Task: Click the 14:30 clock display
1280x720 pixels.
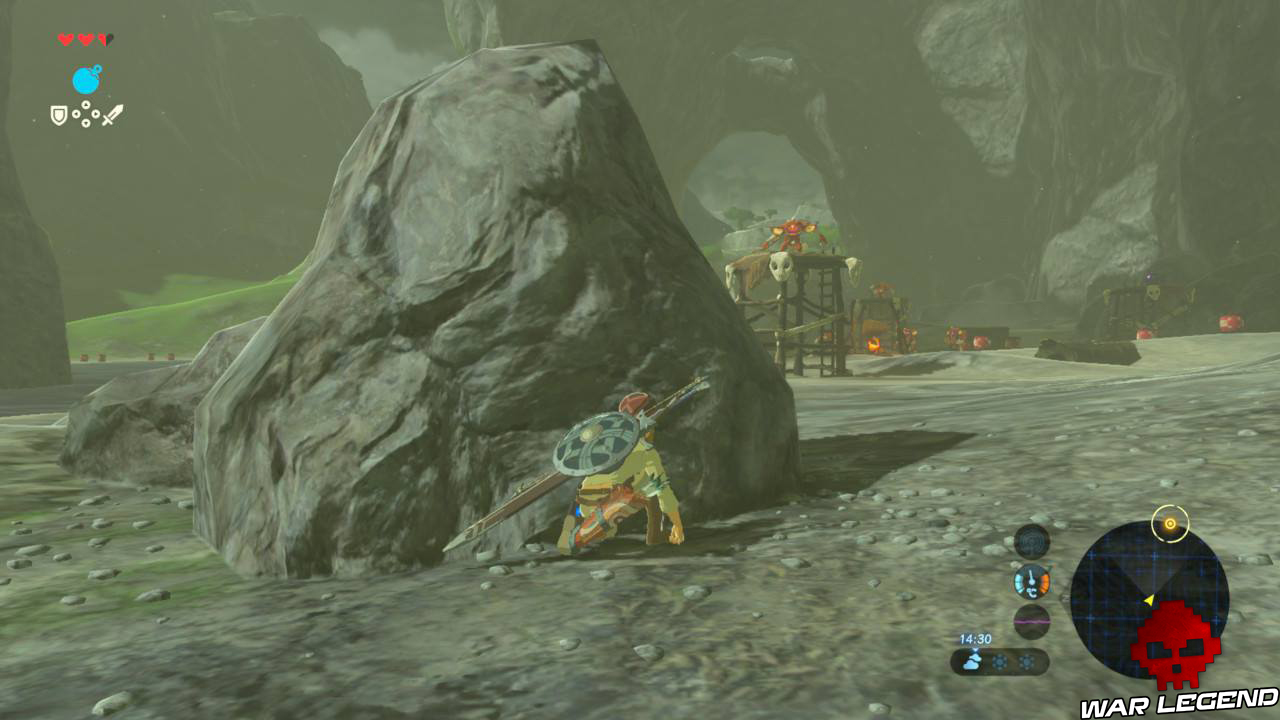Action: coord(975,638)
